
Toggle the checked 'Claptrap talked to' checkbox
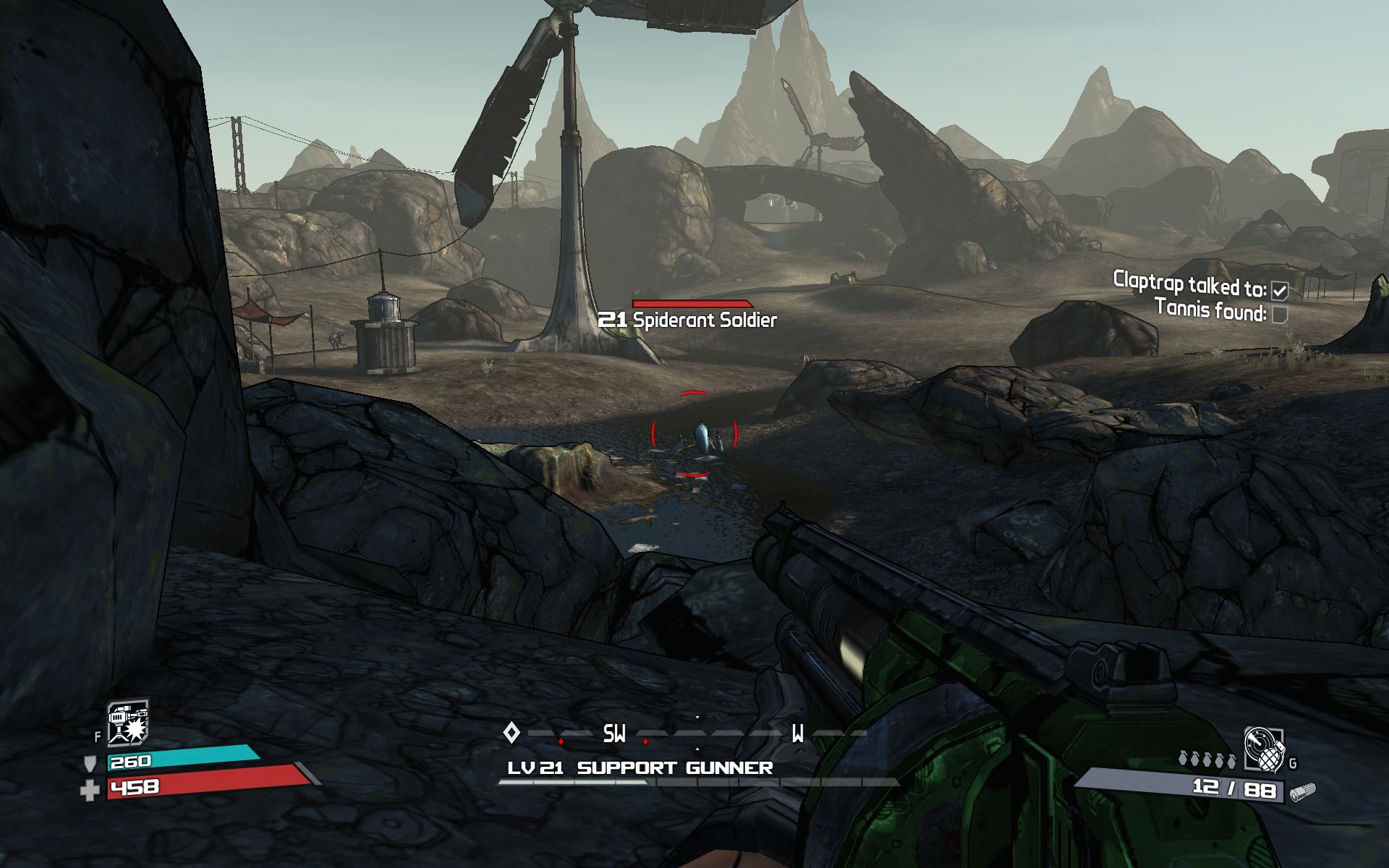(1280, 289)
